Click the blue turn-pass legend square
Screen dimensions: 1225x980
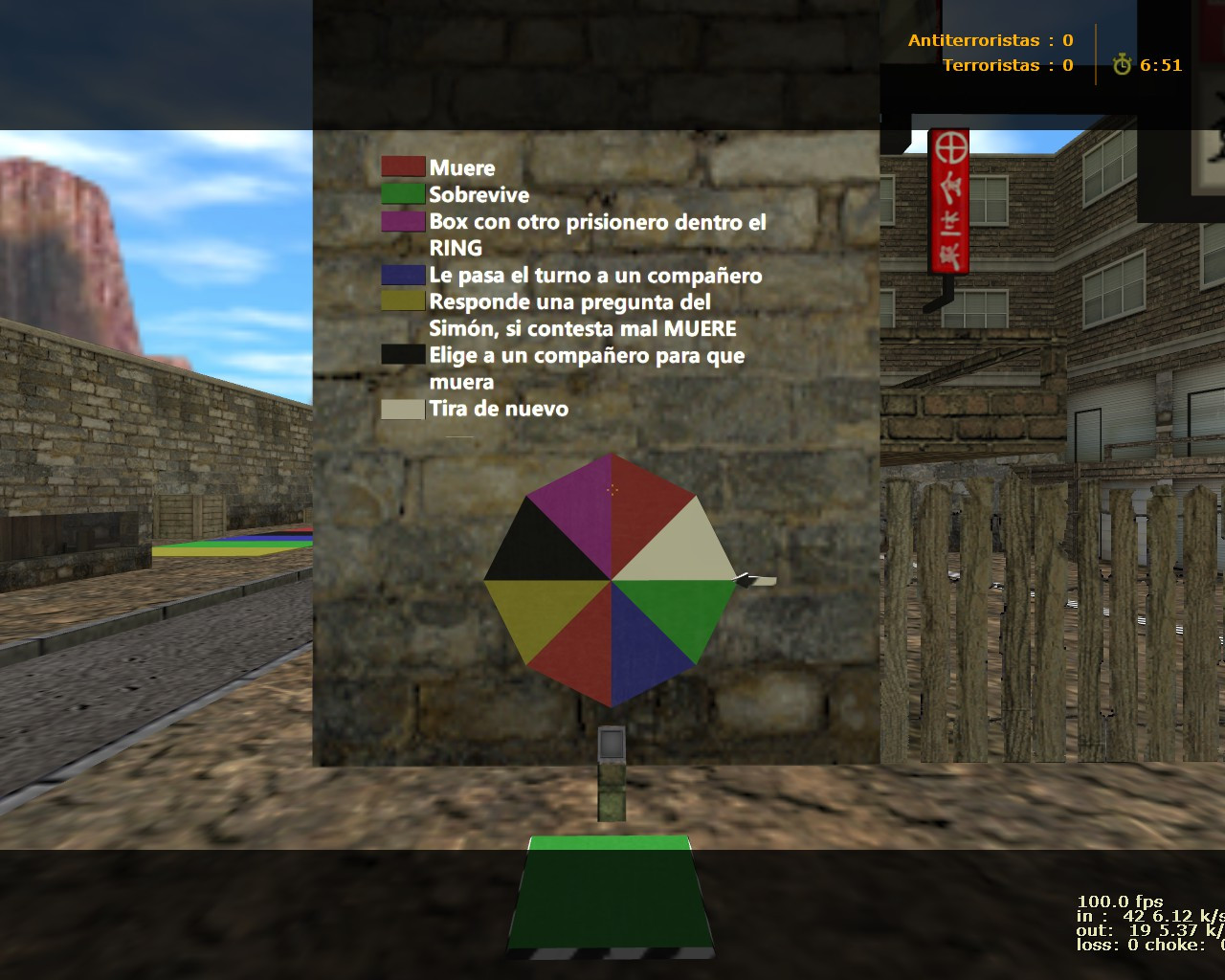click(x=402, y=275)
